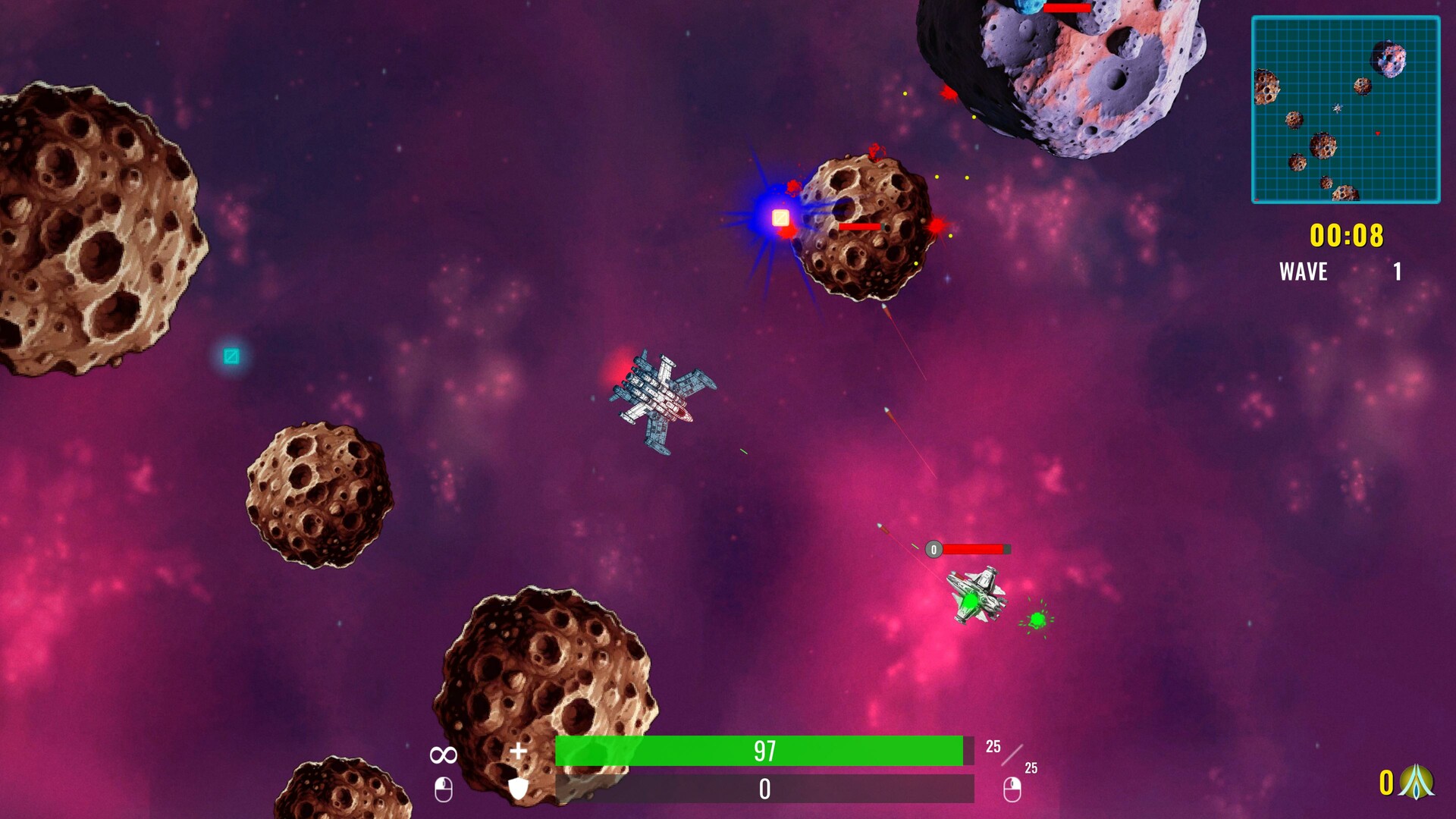Click the player ship marker inside the minimap
Screen dimensions: 1456x819
click(x=1338, y=108)
